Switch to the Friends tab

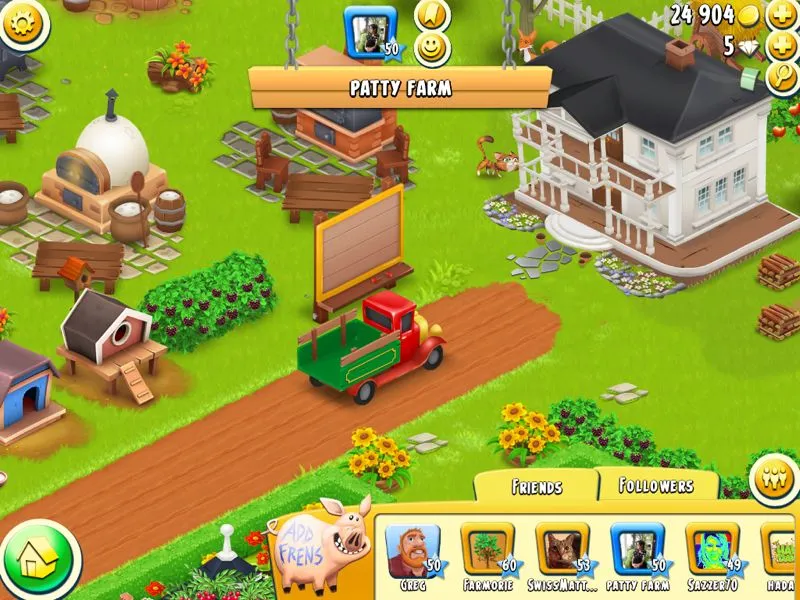(x=536, y=487)
